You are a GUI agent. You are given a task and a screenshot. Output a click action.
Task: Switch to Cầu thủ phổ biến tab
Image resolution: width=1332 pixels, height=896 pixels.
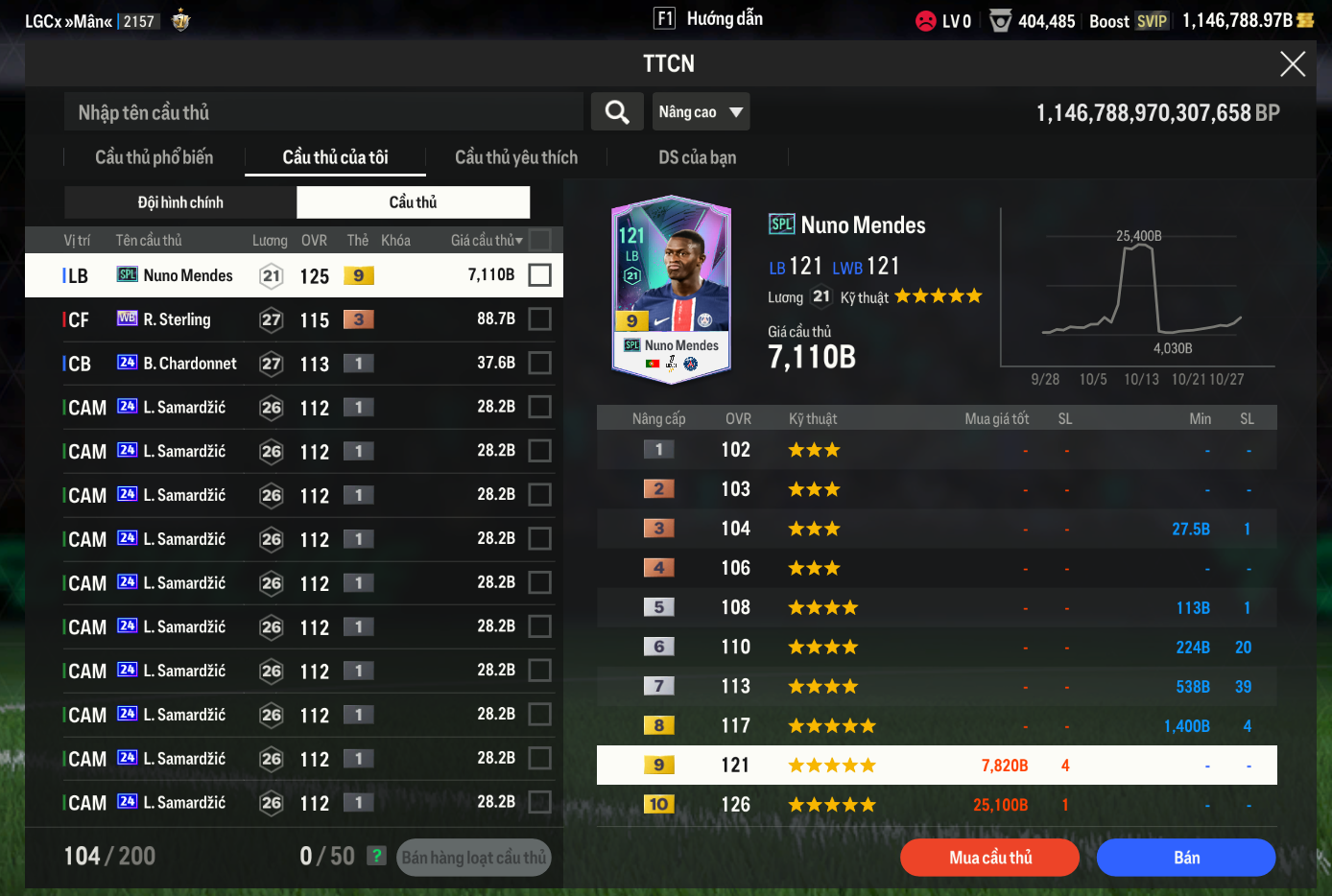(x=154, y=157)
